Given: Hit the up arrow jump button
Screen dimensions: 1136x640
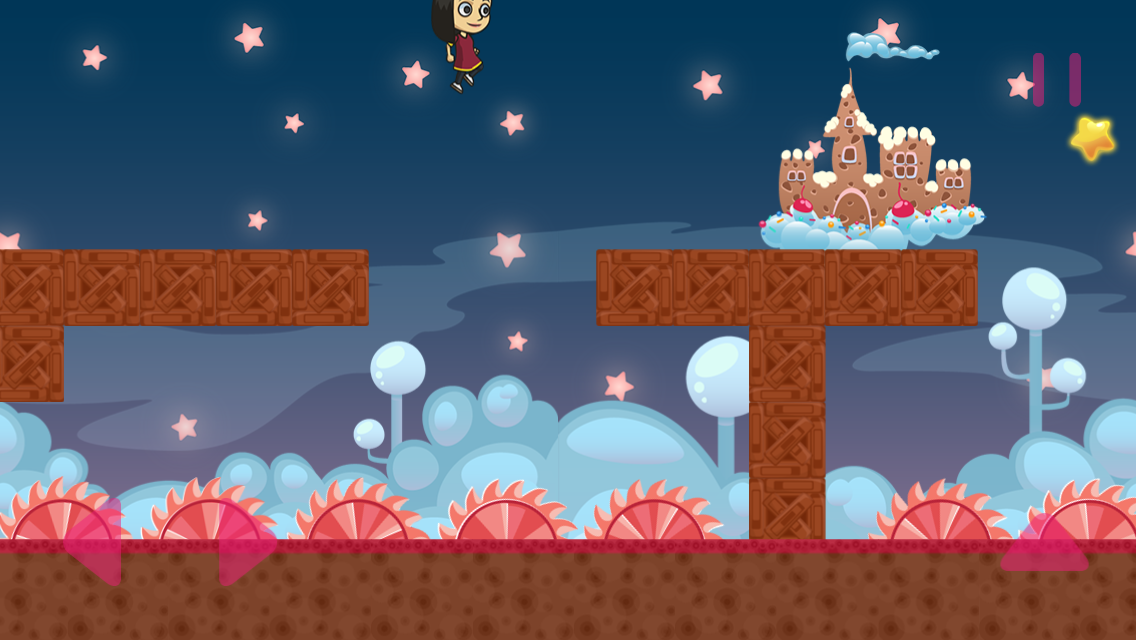Looking at the screenshot, I should pyautogui.click(x=1044, y=546).
